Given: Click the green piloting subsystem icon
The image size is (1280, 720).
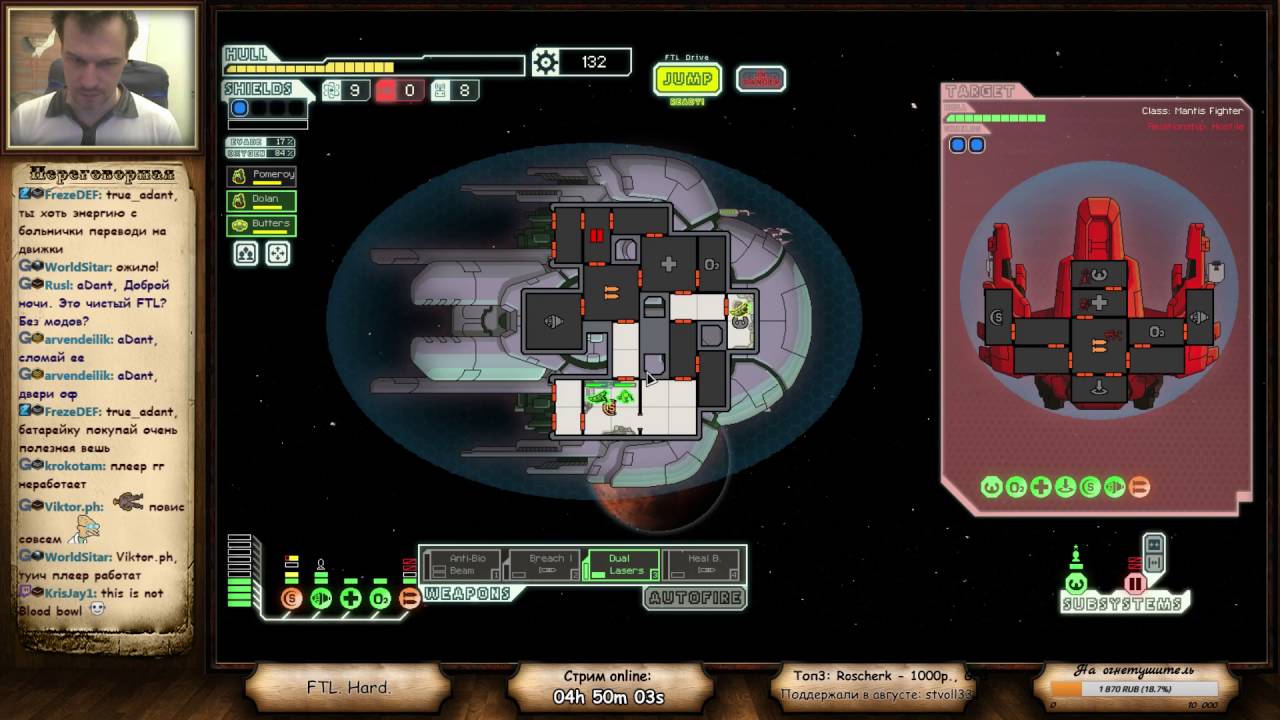Looking at the screenshot, I should (1076, 583).
